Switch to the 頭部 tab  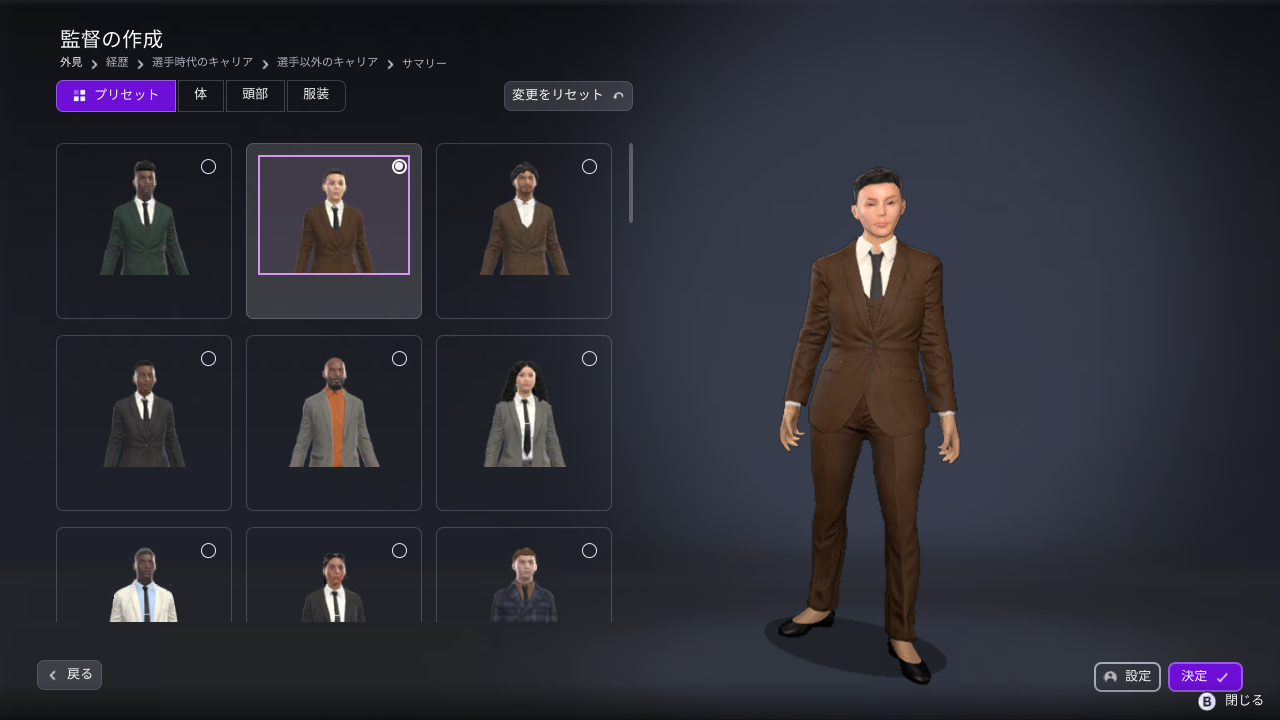point(255,95)
